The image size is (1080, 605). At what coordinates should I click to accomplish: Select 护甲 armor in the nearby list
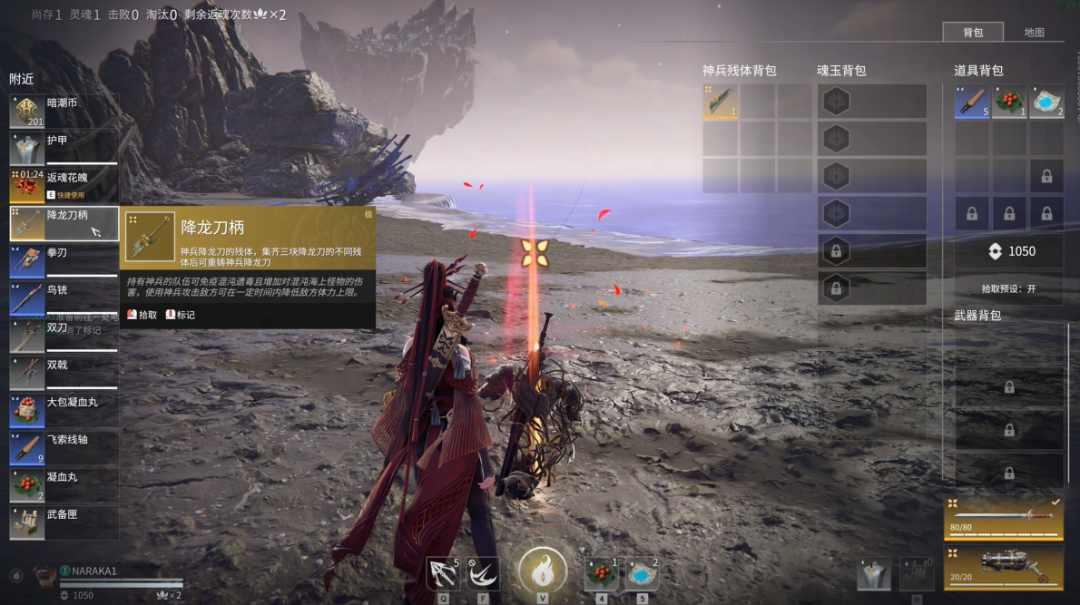tap(64, 148)
